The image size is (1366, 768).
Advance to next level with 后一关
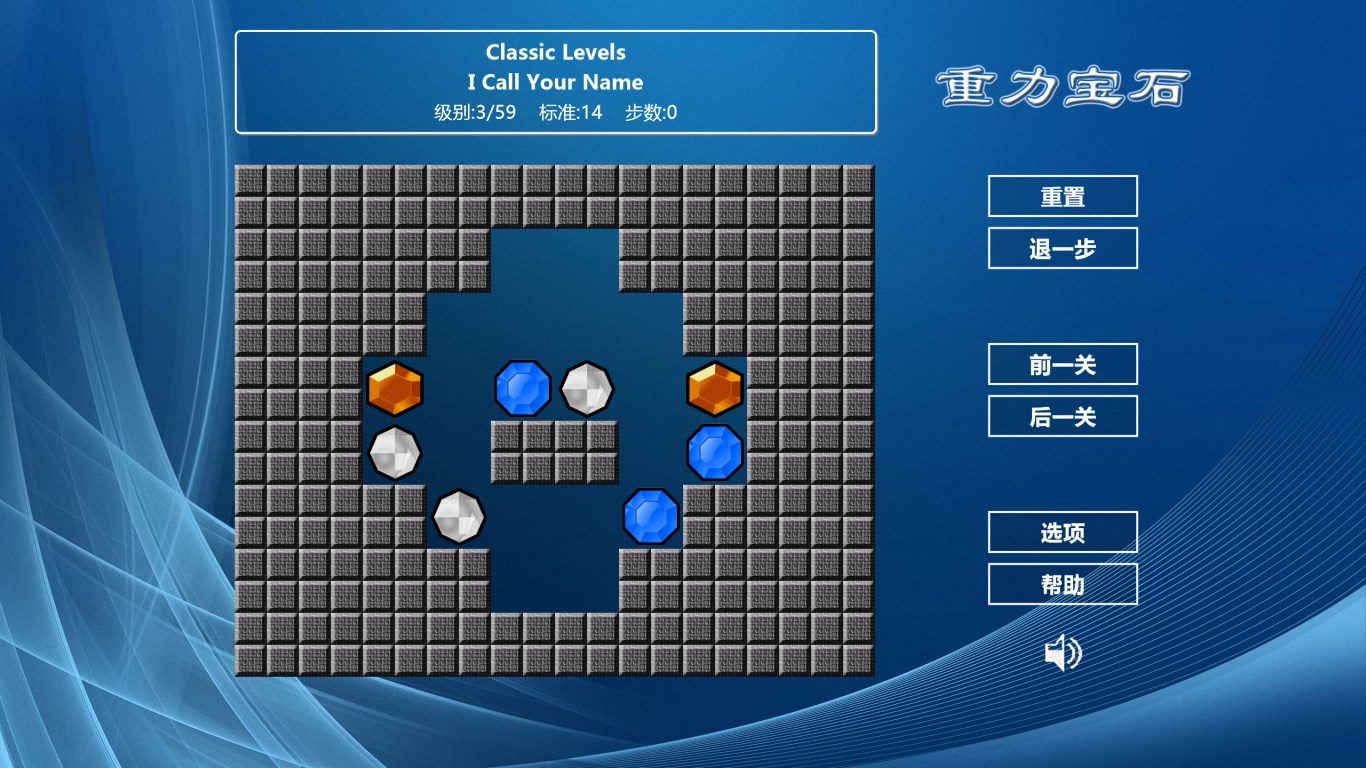(x=1062, y=416)
